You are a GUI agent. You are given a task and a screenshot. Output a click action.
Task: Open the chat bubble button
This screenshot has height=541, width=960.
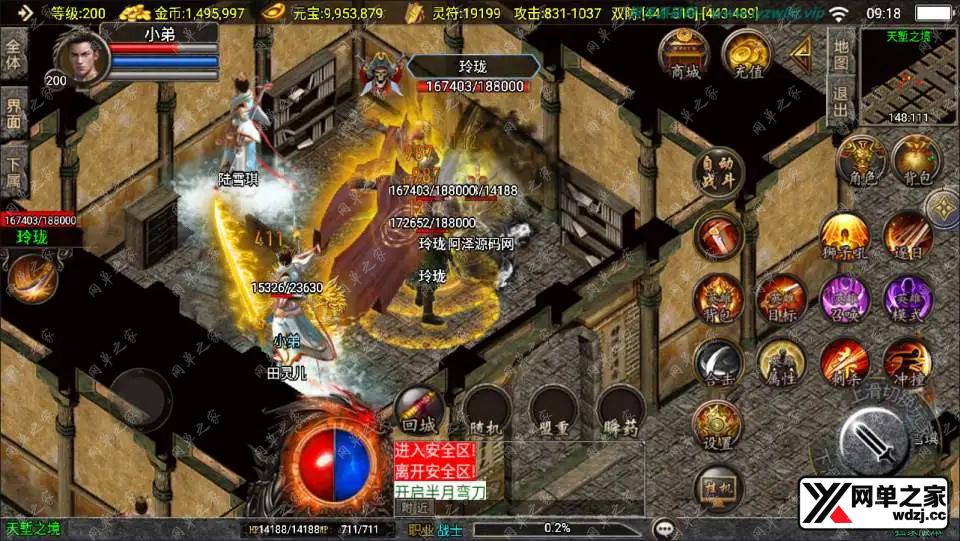tap(662, 527)
